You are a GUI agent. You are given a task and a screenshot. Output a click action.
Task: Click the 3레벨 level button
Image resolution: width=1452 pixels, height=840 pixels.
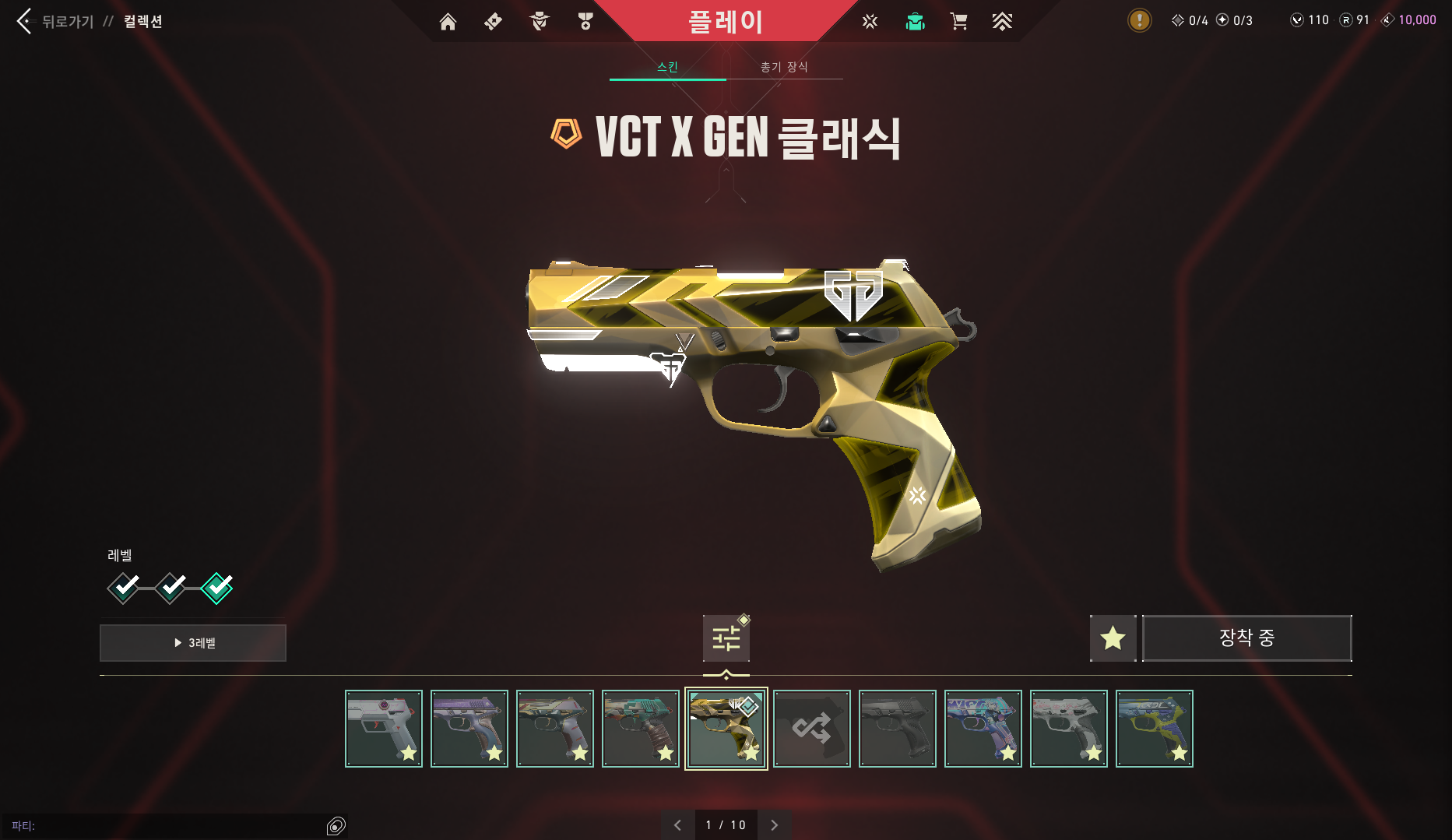(192, 642)
